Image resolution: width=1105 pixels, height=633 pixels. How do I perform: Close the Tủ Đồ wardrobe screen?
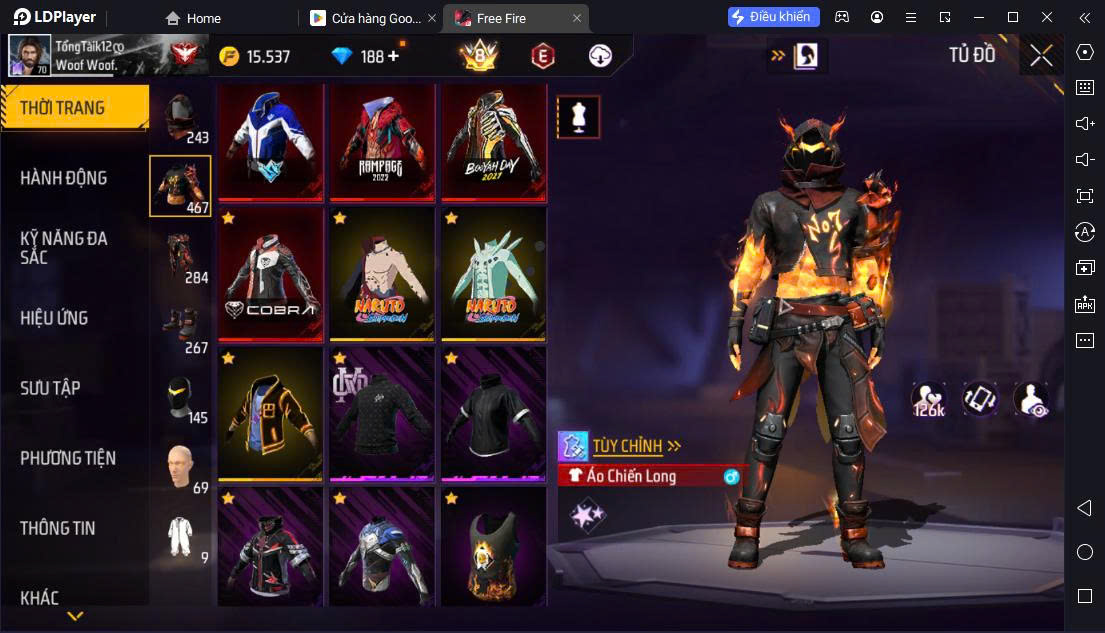(1041, 56)
